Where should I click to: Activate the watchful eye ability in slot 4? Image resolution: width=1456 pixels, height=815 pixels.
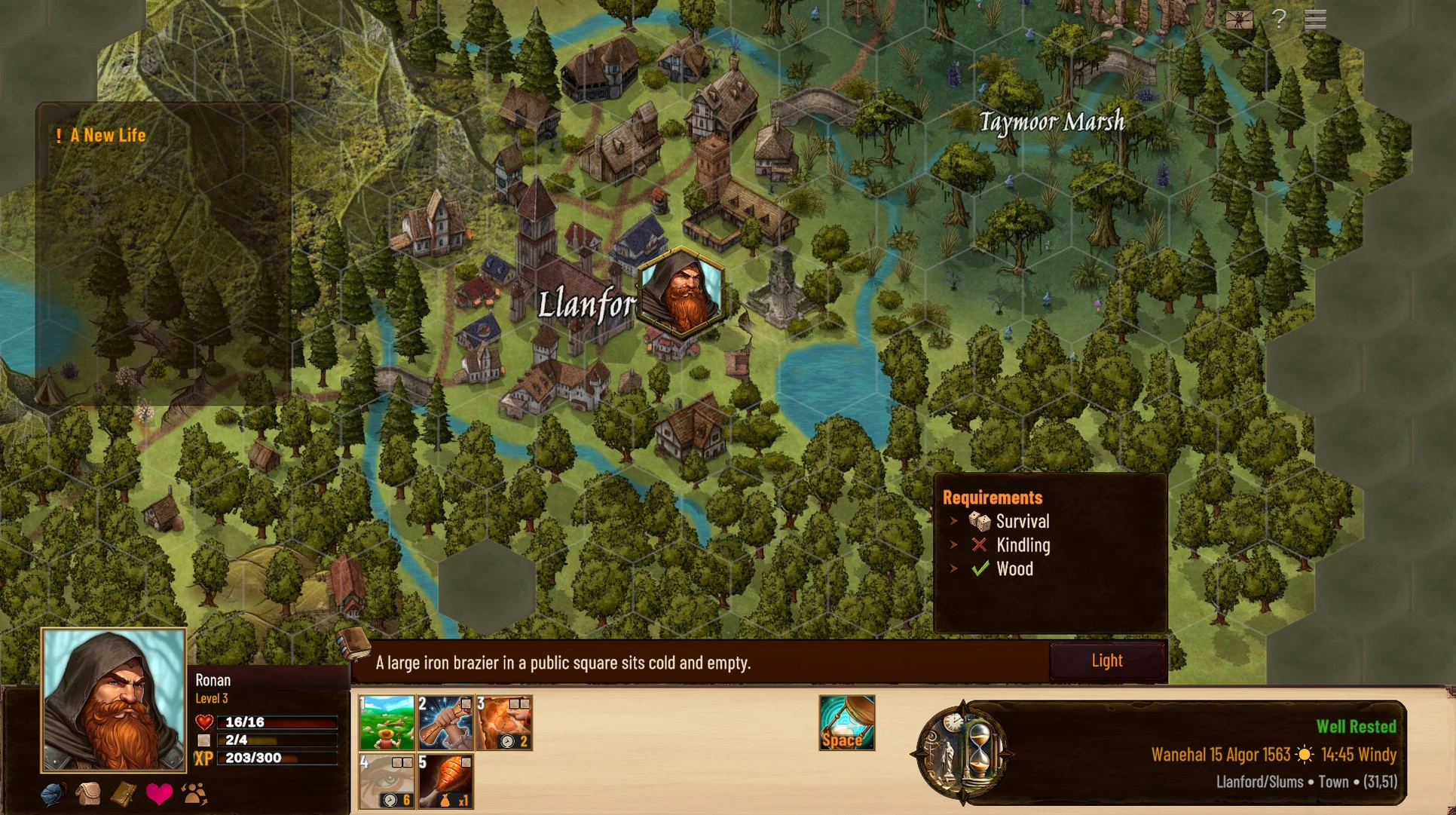(x=387, y=781)
